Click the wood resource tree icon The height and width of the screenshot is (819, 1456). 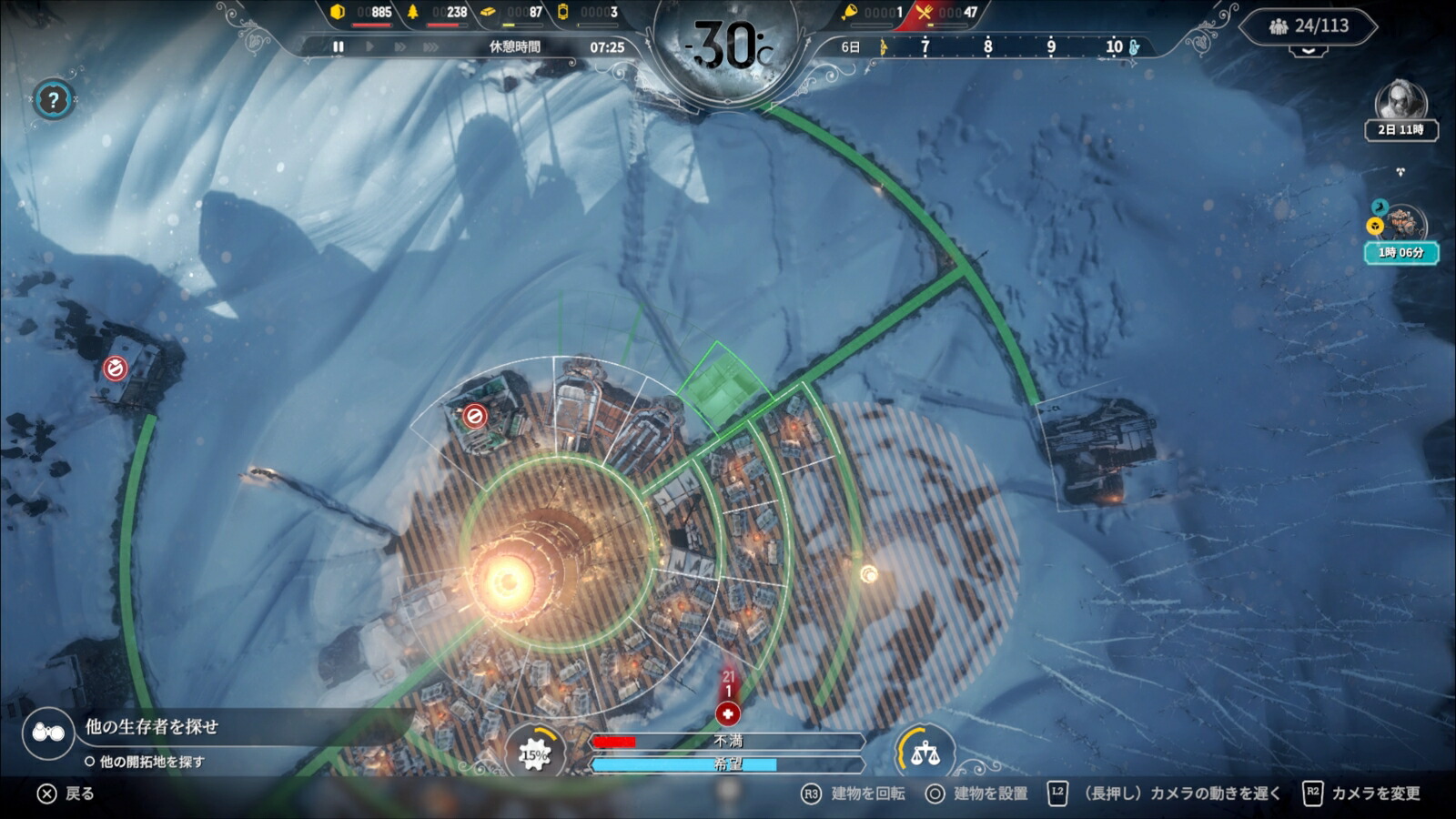pos(414,13)
